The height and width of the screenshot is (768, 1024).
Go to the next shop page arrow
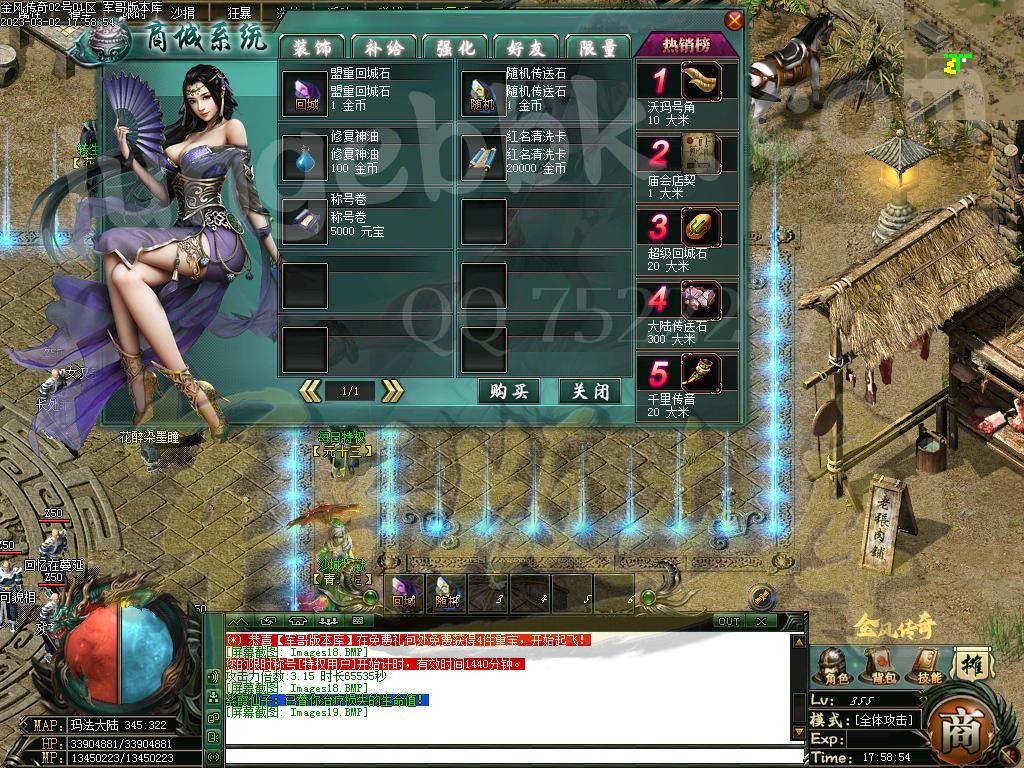pos(392,391)
